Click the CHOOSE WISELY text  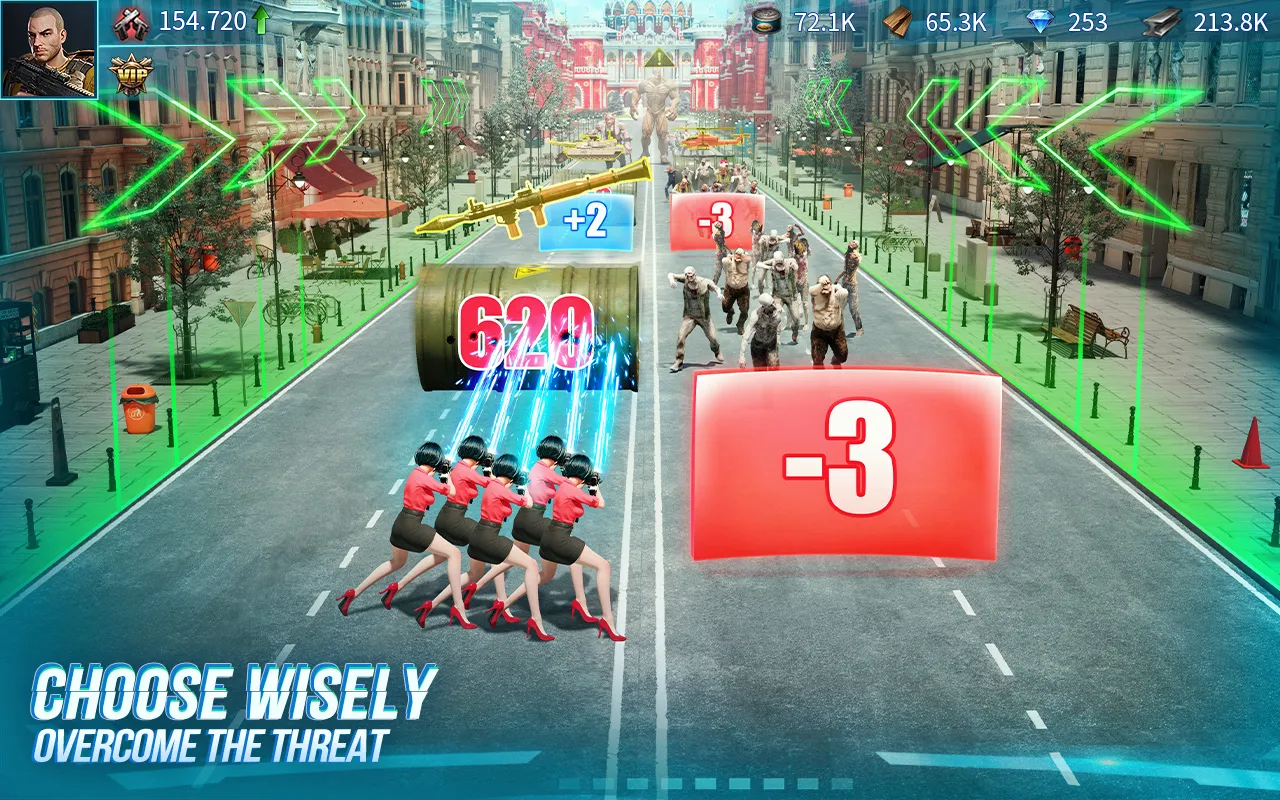235,688
